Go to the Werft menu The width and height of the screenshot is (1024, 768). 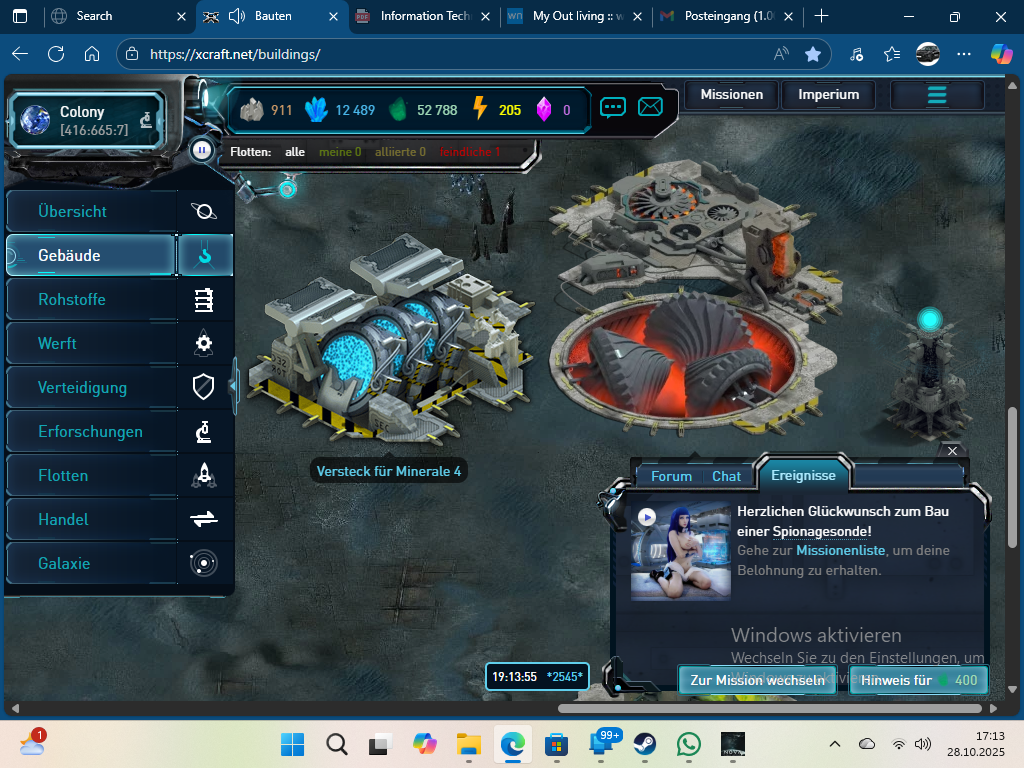point(58,344)
